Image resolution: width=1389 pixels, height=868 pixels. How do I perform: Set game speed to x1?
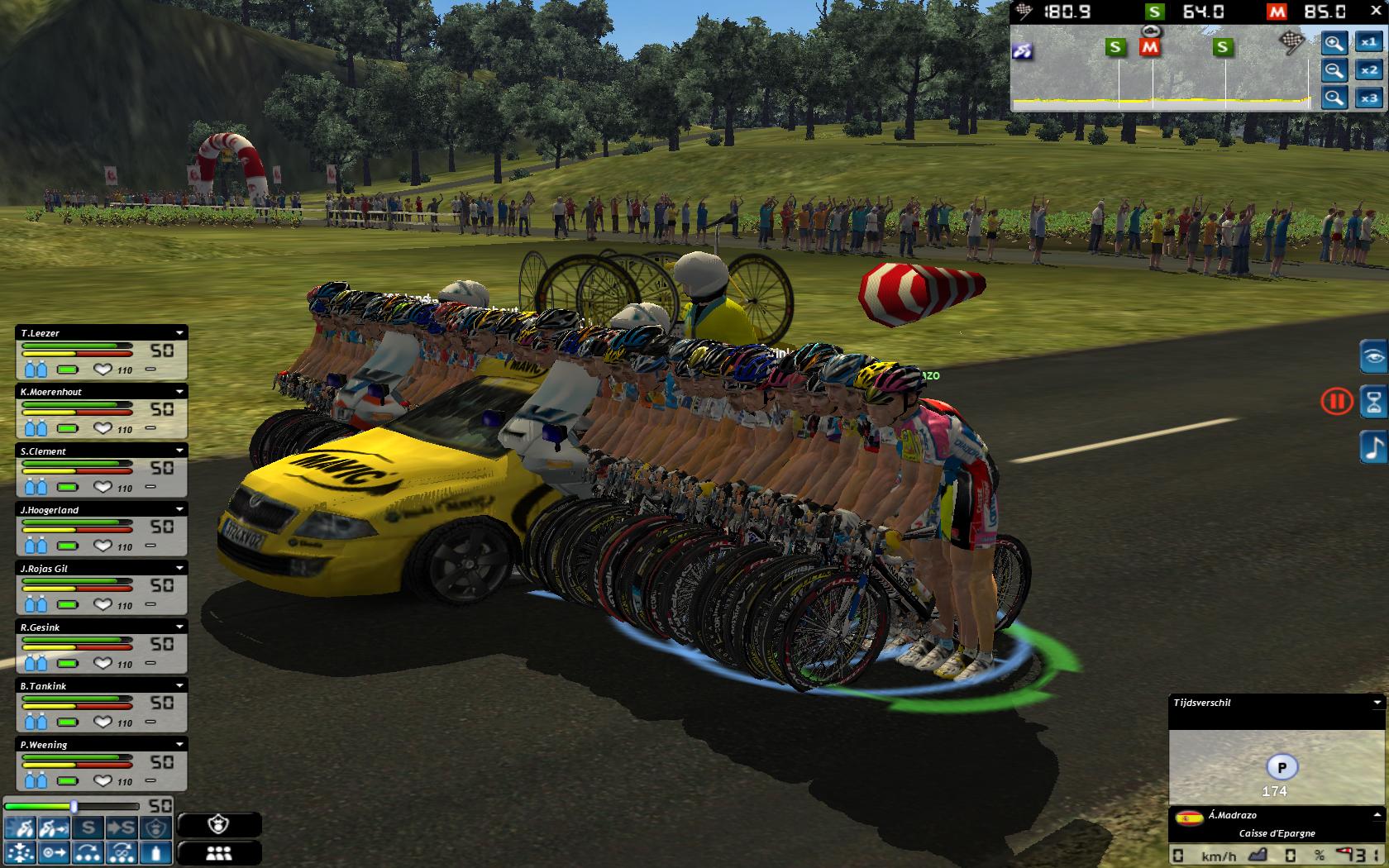coord(1369,43)
